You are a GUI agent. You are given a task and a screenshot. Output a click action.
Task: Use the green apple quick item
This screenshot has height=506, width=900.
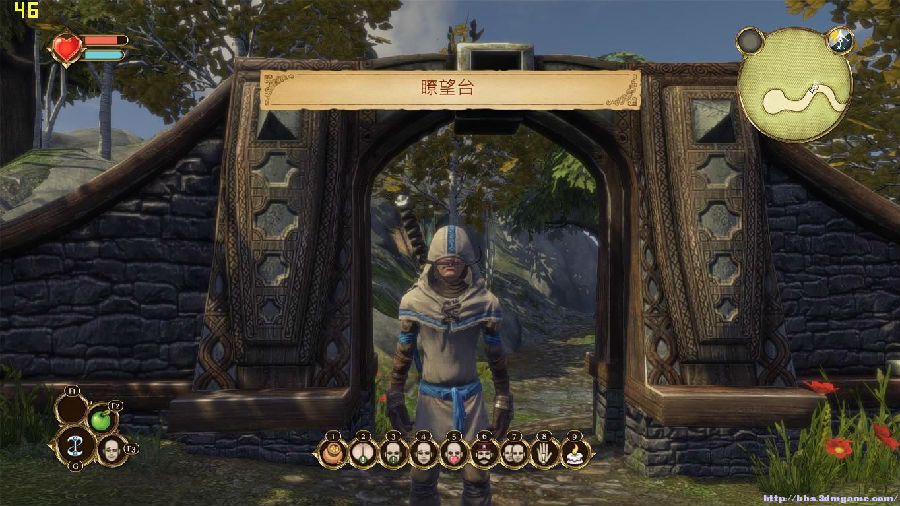click(x=100, y=420)
